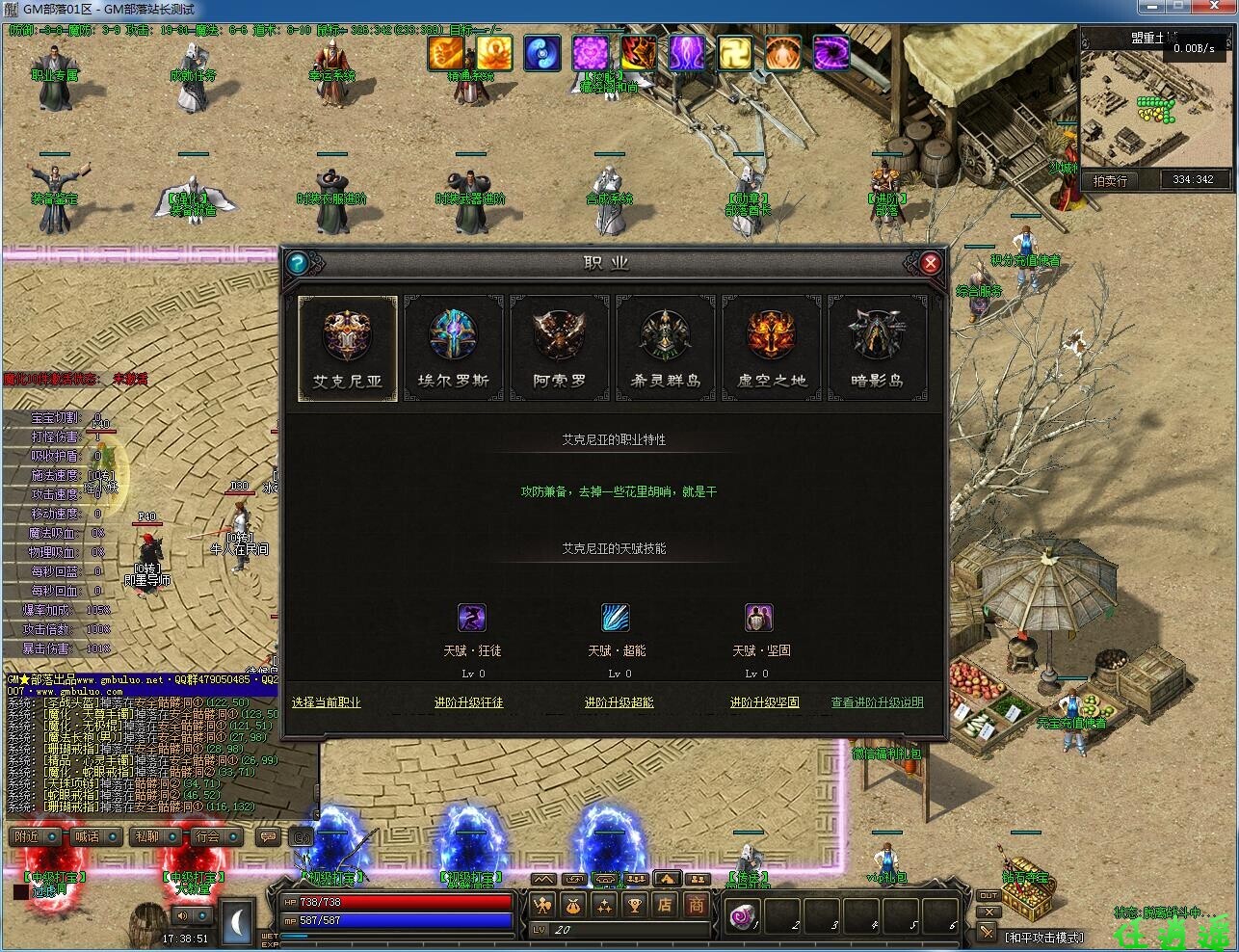Open 查看进阶升级说明 upgrade instructions
The width and height of the screenshot is (1239, 952).
point(877,702)
